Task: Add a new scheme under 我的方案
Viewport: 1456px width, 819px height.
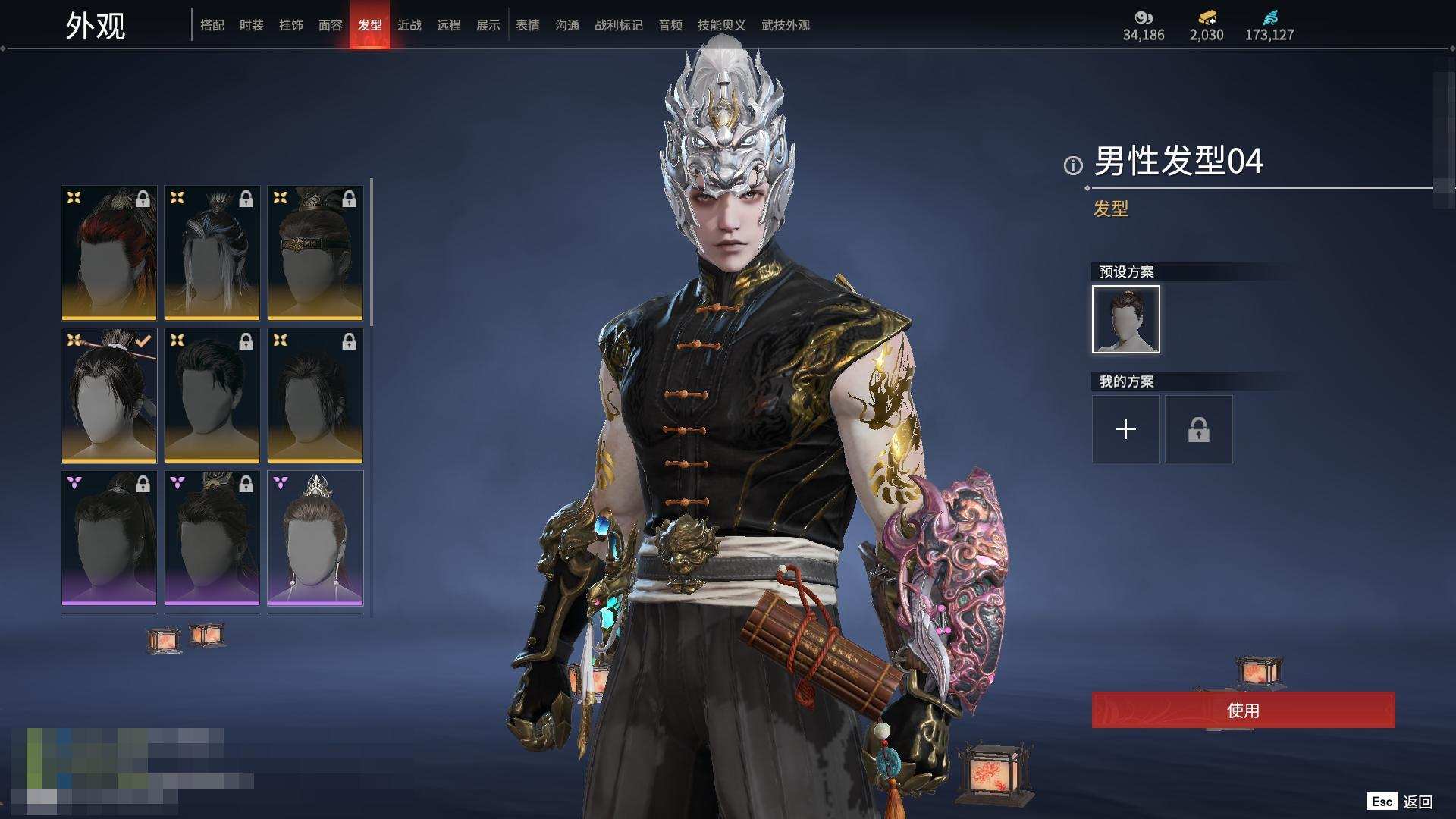Action: 1126,430
